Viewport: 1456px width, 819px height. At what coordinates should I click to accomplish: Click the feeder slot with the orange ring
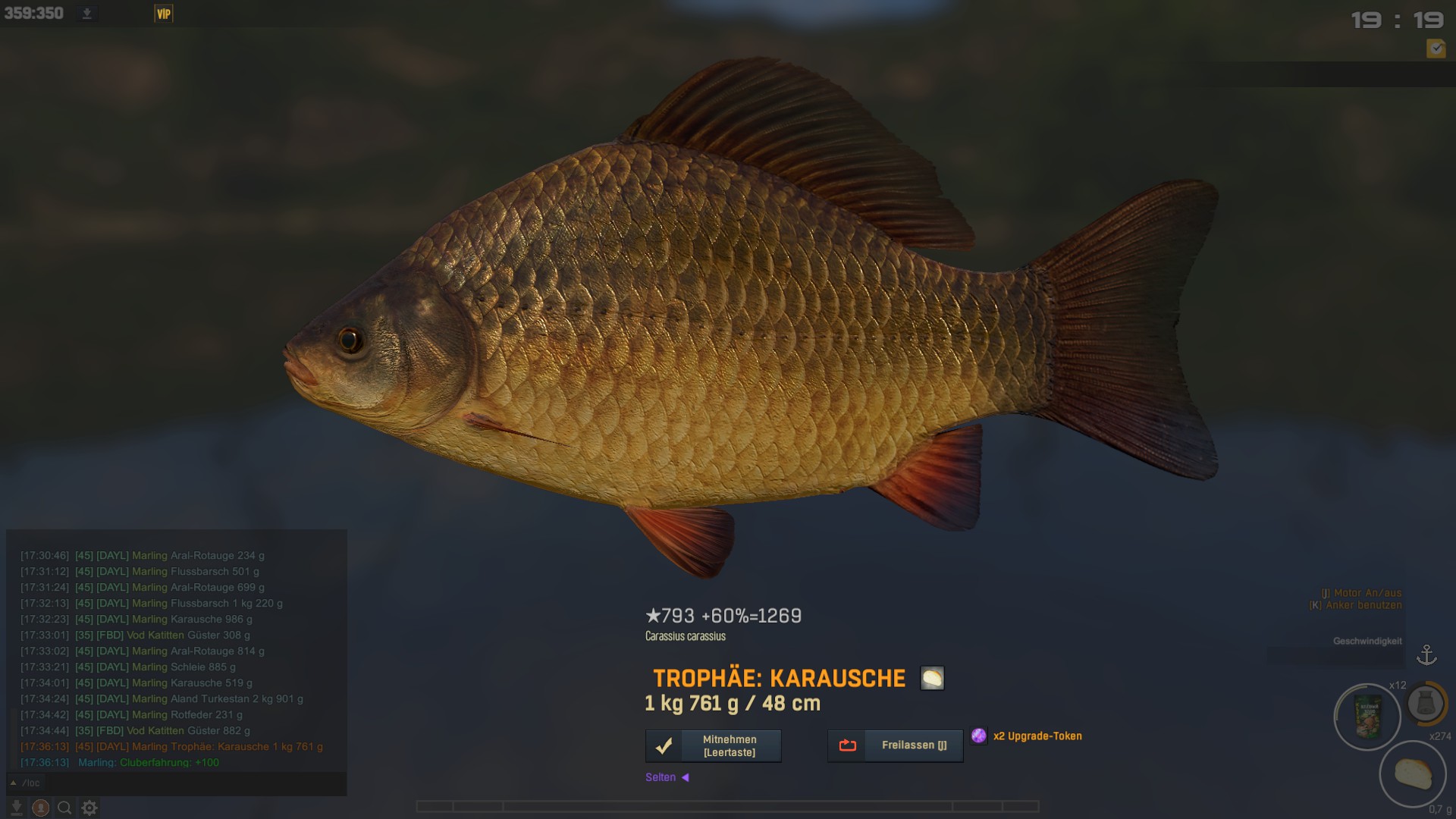coord(1426,704)
